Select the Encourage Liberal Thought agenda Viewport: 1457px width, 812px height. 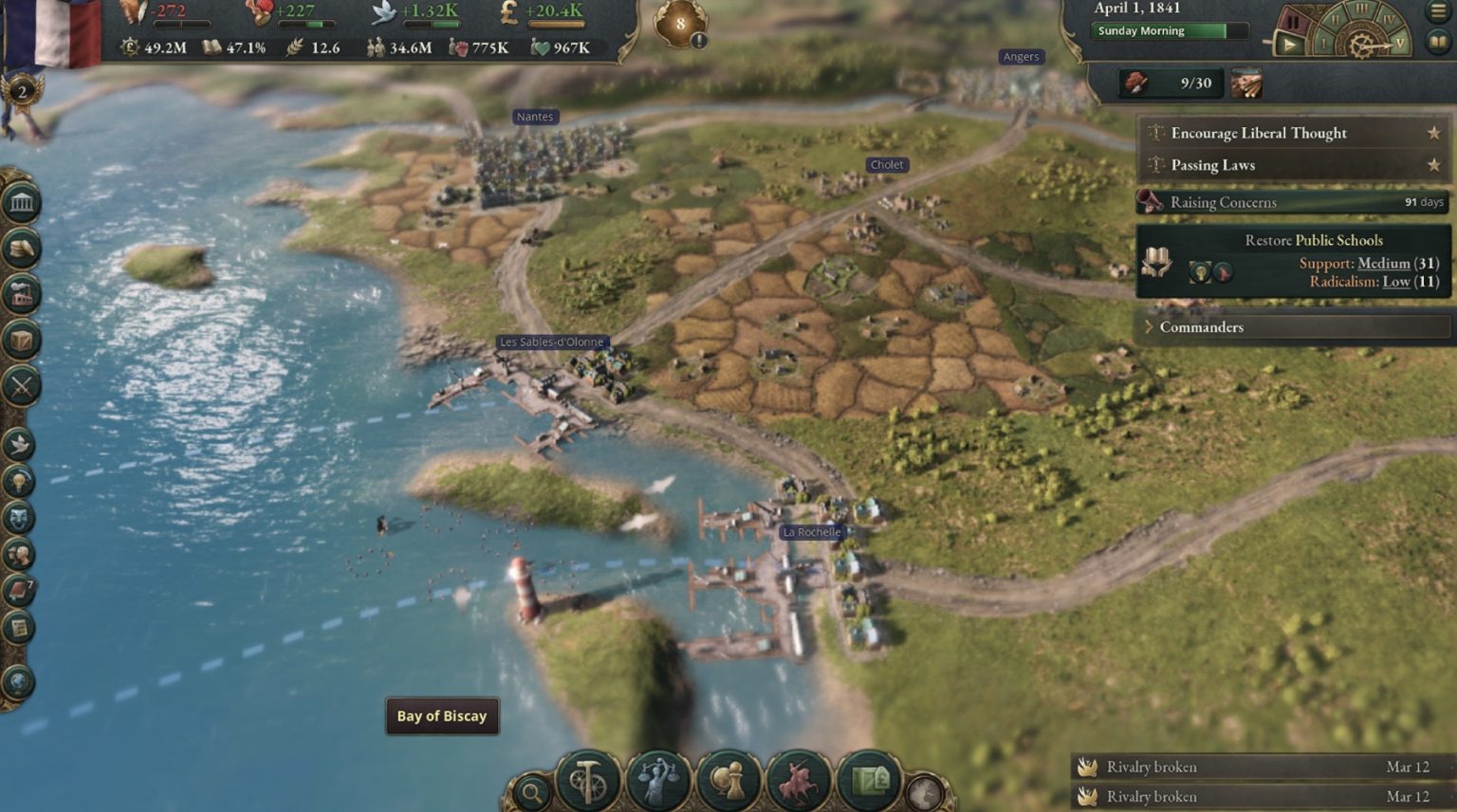(x=1259, y=133)
